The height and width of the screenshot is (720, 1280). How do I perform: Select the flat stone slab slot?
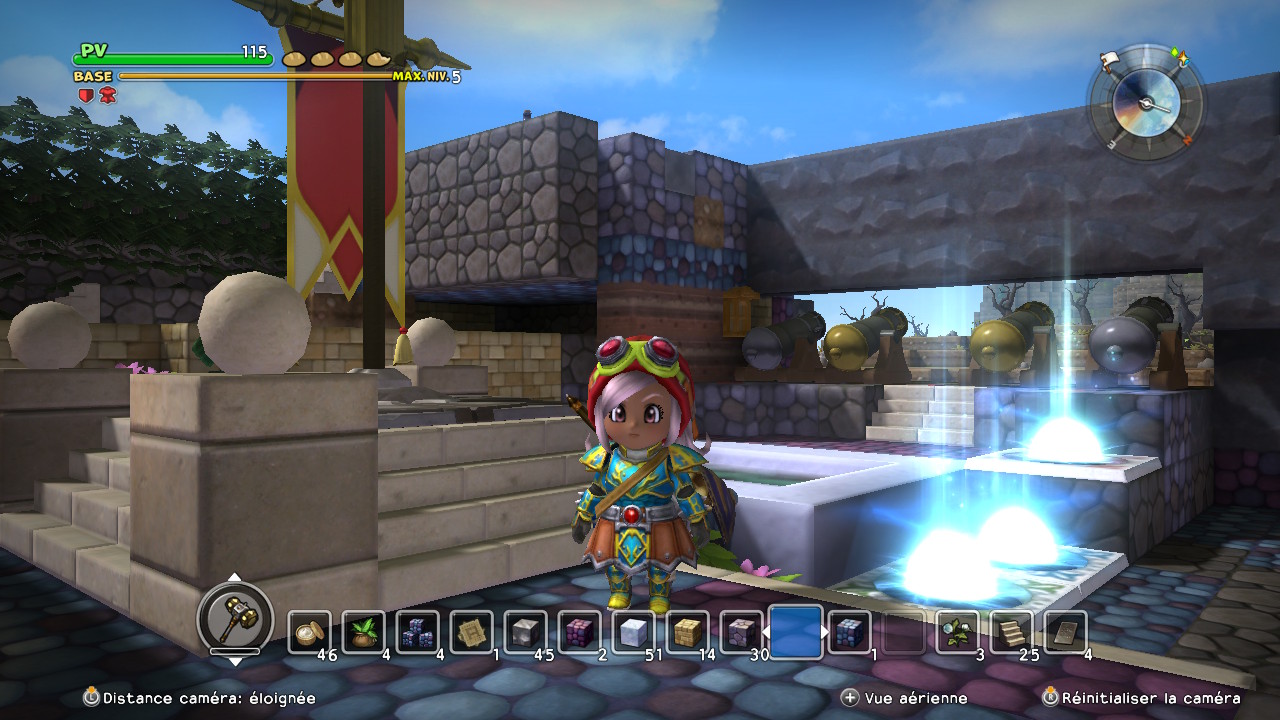coord(1066,632)
